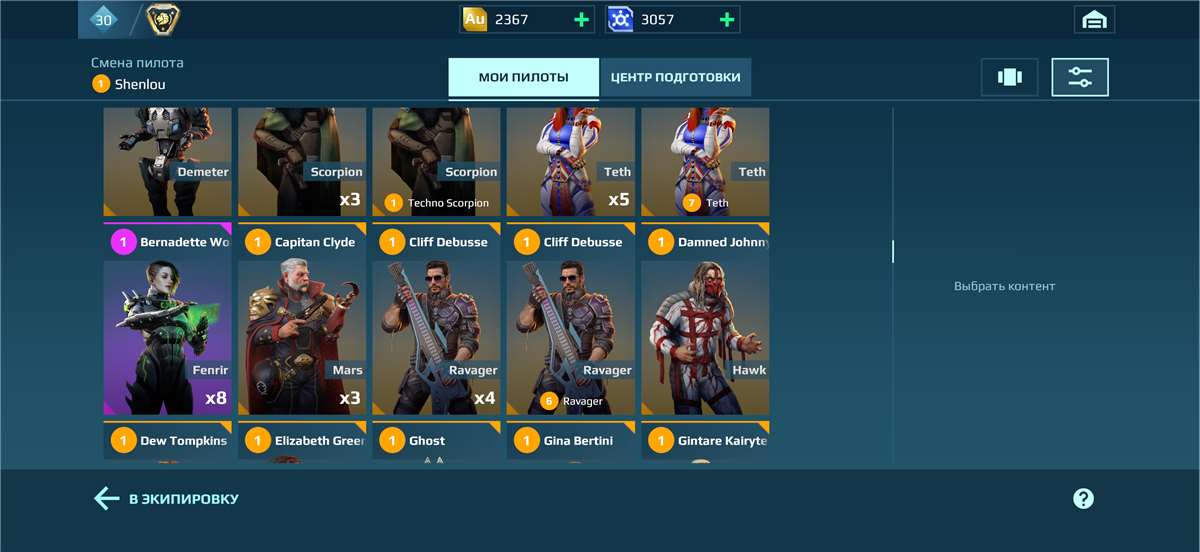Open the robot view button
Viewport: 1200px width, 552px height.
tap(1009, 77)
